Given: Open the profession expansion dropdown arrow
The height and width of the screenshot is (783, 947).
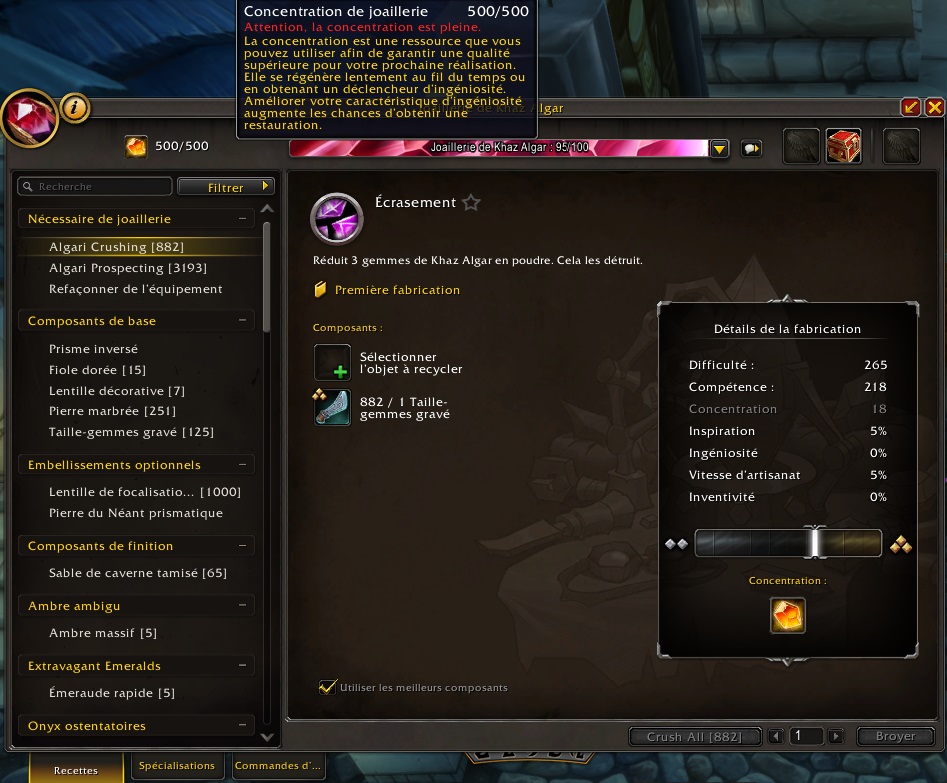Looking at the screenshot, I should pyautogui.click(x=719, y=148).
